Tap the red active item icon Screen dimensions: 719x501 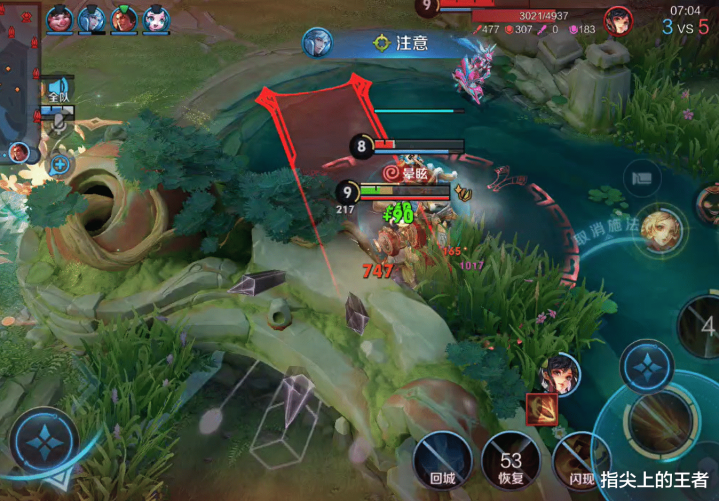[541, 406]
